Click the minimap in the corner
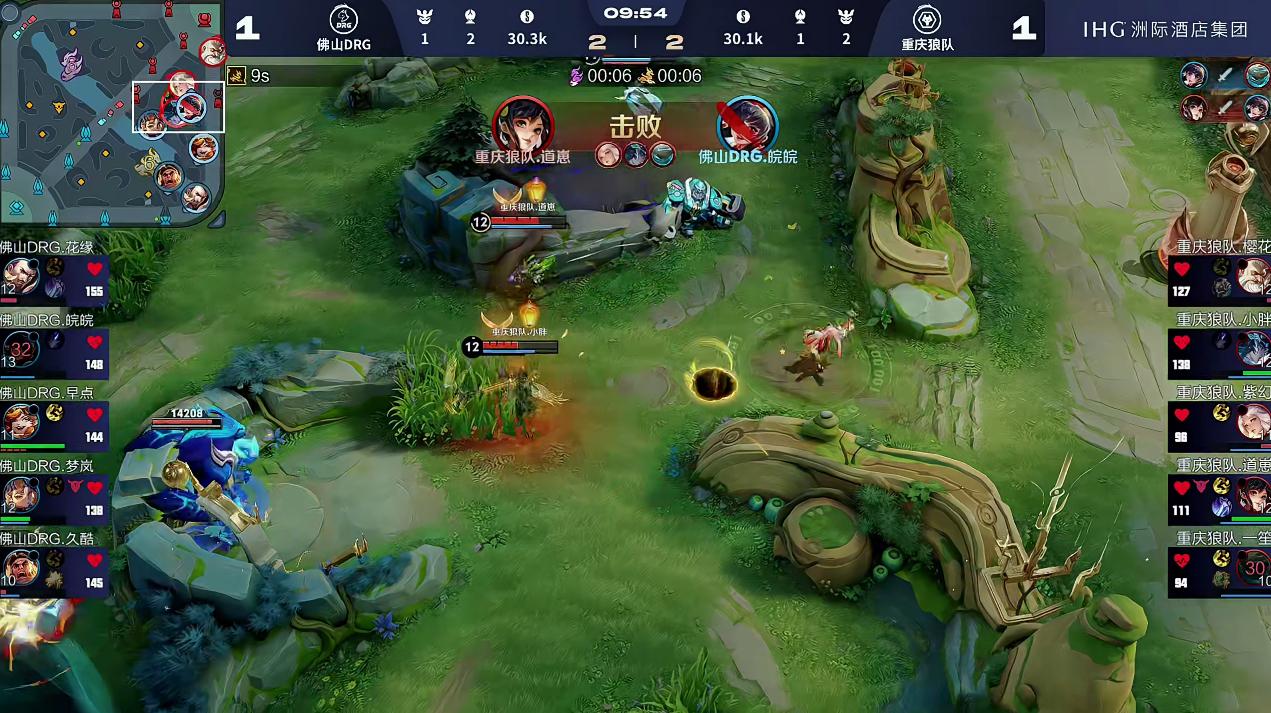Screen dimensions: 1271x713 click(112, 113)
